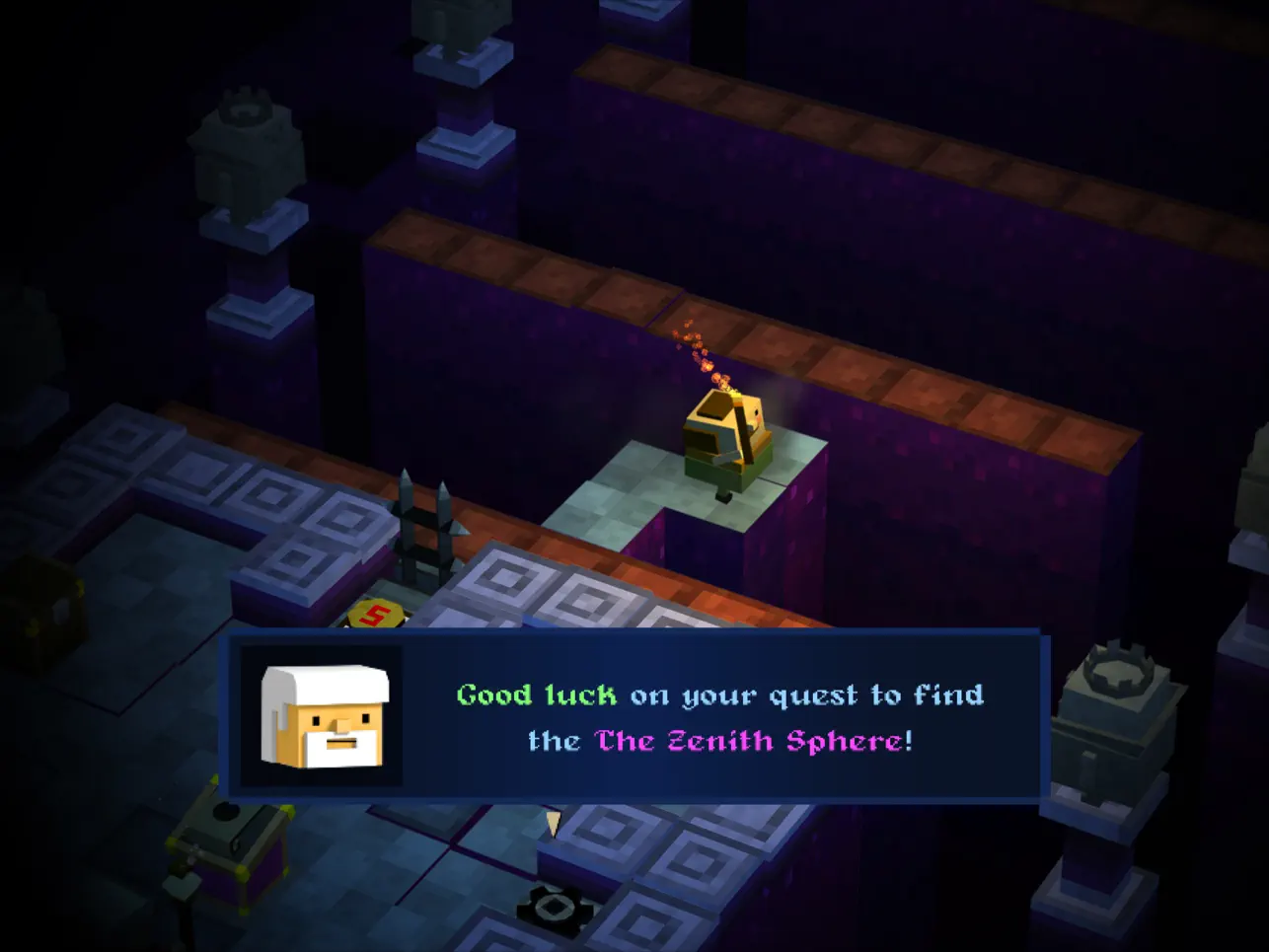Click the yellow arrow marker below the dialog
This screenshot has height=952, width=1269.
(553, 824)
